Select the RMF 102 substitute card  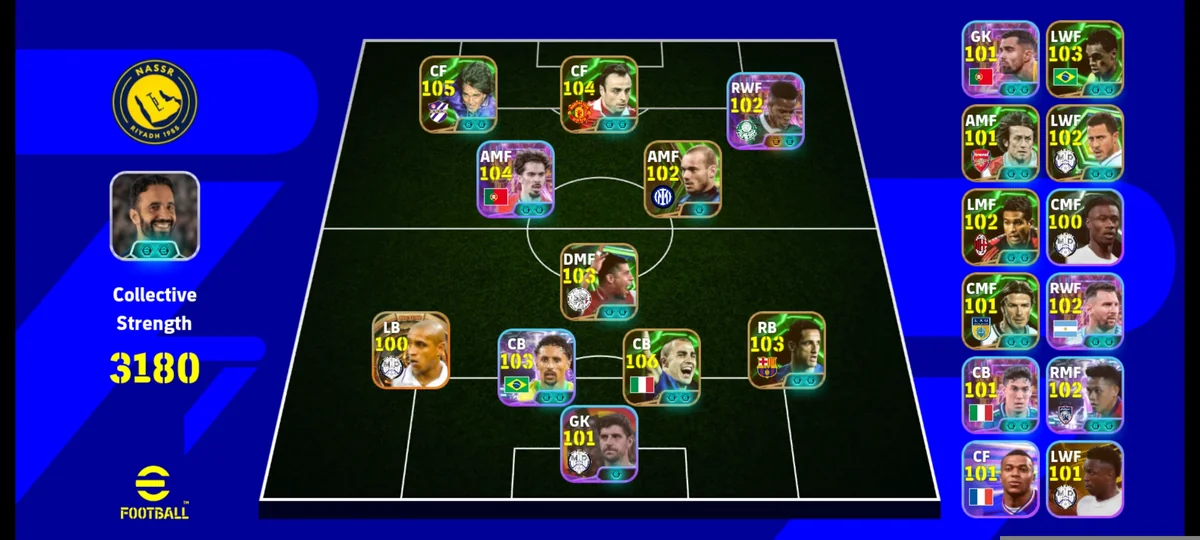coord(1084,394)
